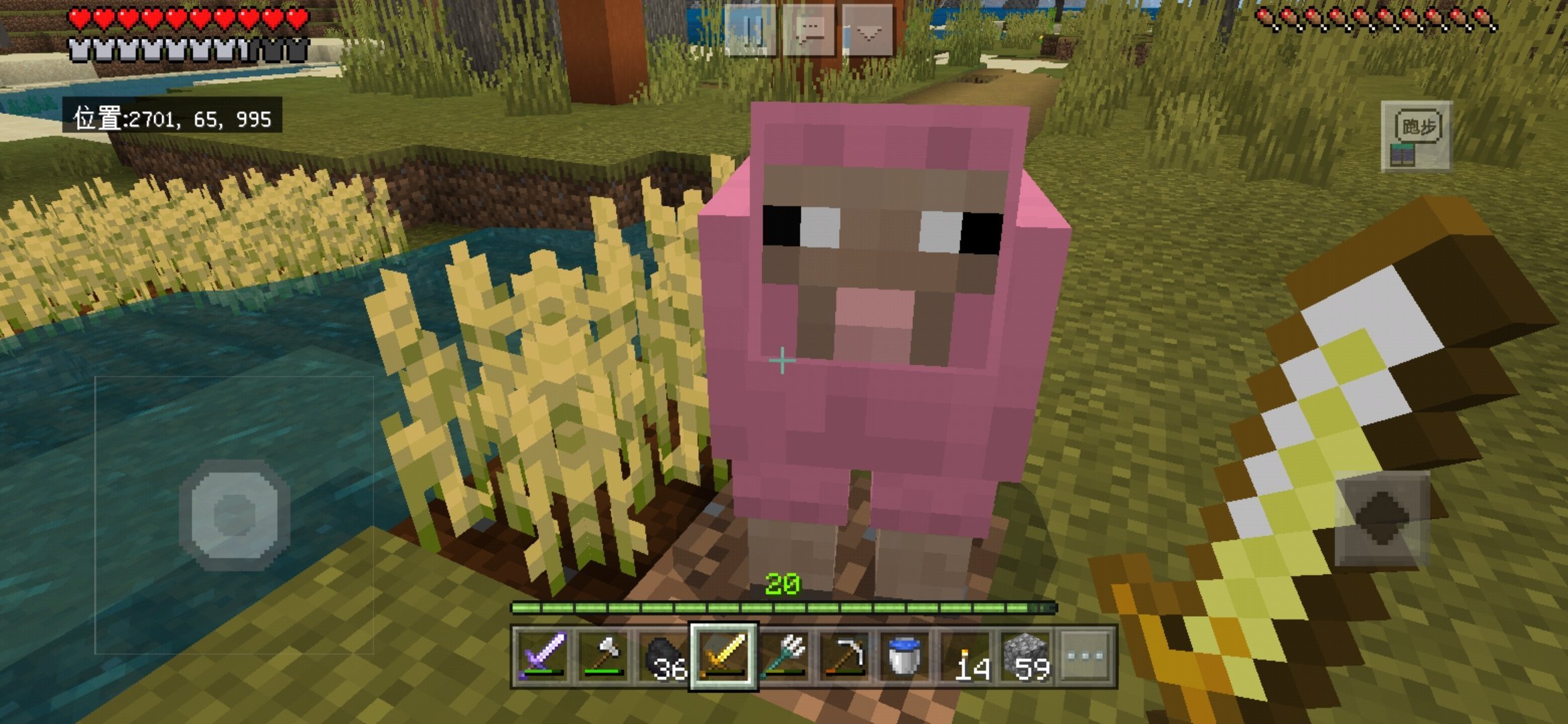
Task: Tap the downward arrow button at top
Action: (868, 31)
